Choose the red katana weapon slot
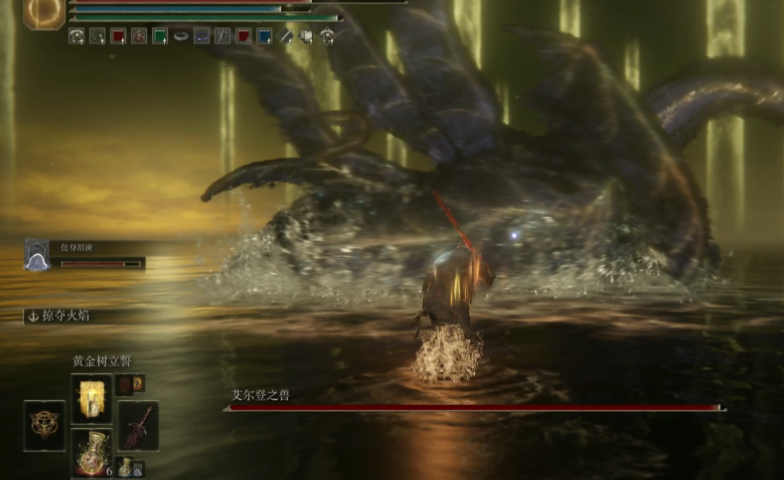This screenshot has height=480, width=784. pyautogui.click(x=138, y=425)
